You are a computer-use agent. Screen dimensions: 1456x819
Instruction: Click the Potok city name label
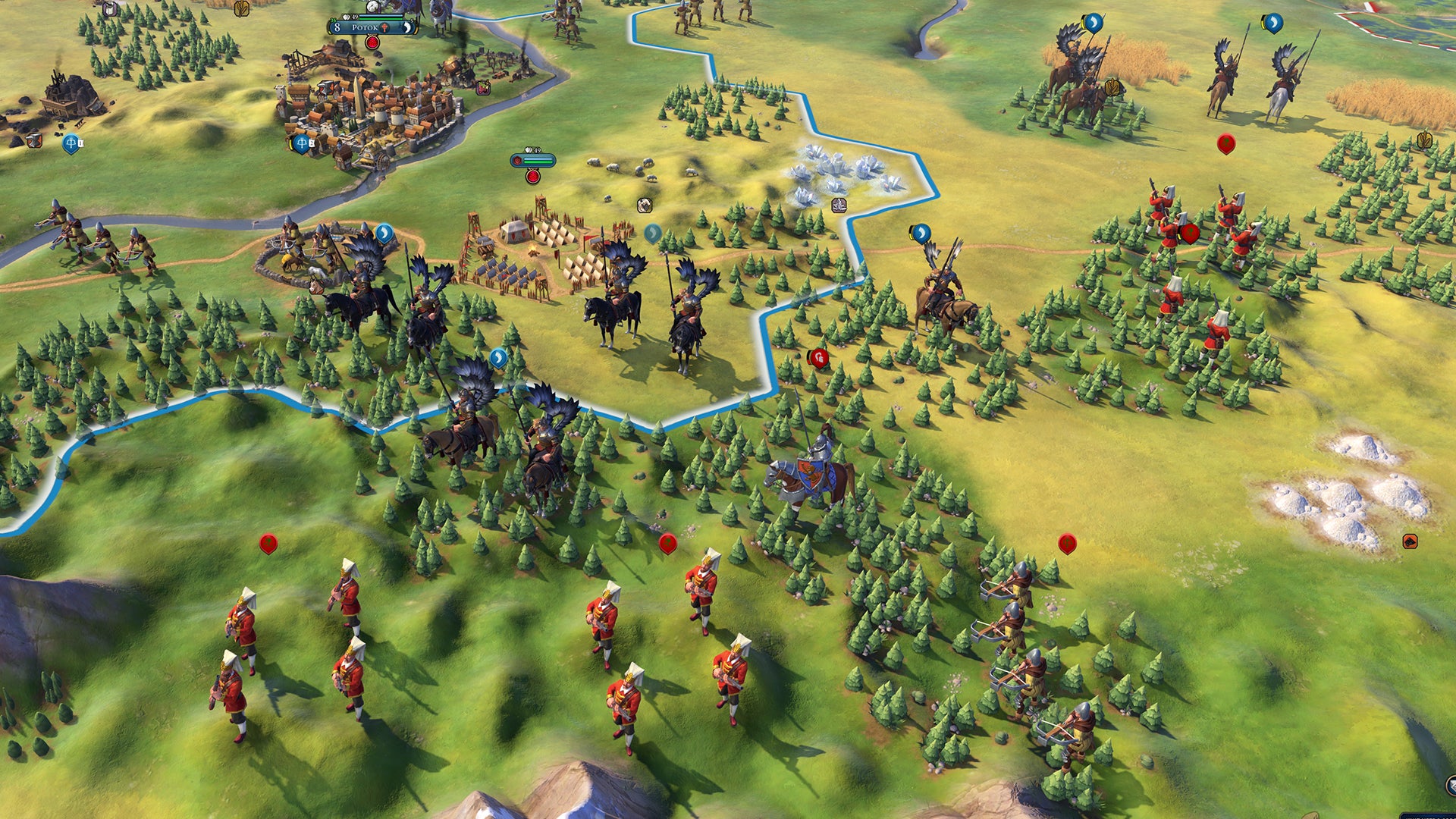[365, 29]
